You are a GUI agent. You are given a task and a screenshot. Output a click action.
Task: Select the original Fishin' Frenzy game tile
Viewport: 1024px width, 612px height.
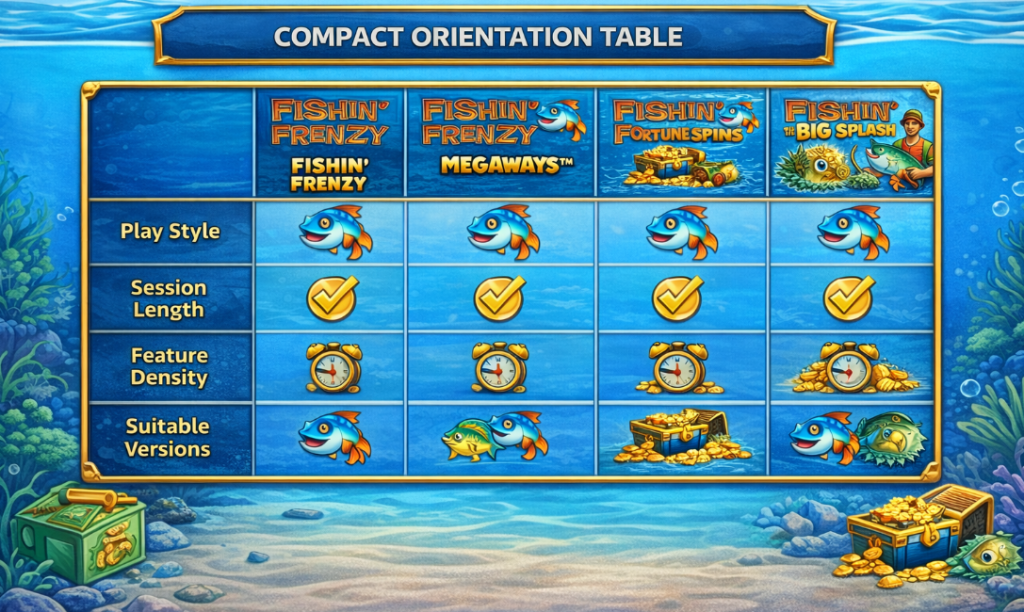[330, 142]
